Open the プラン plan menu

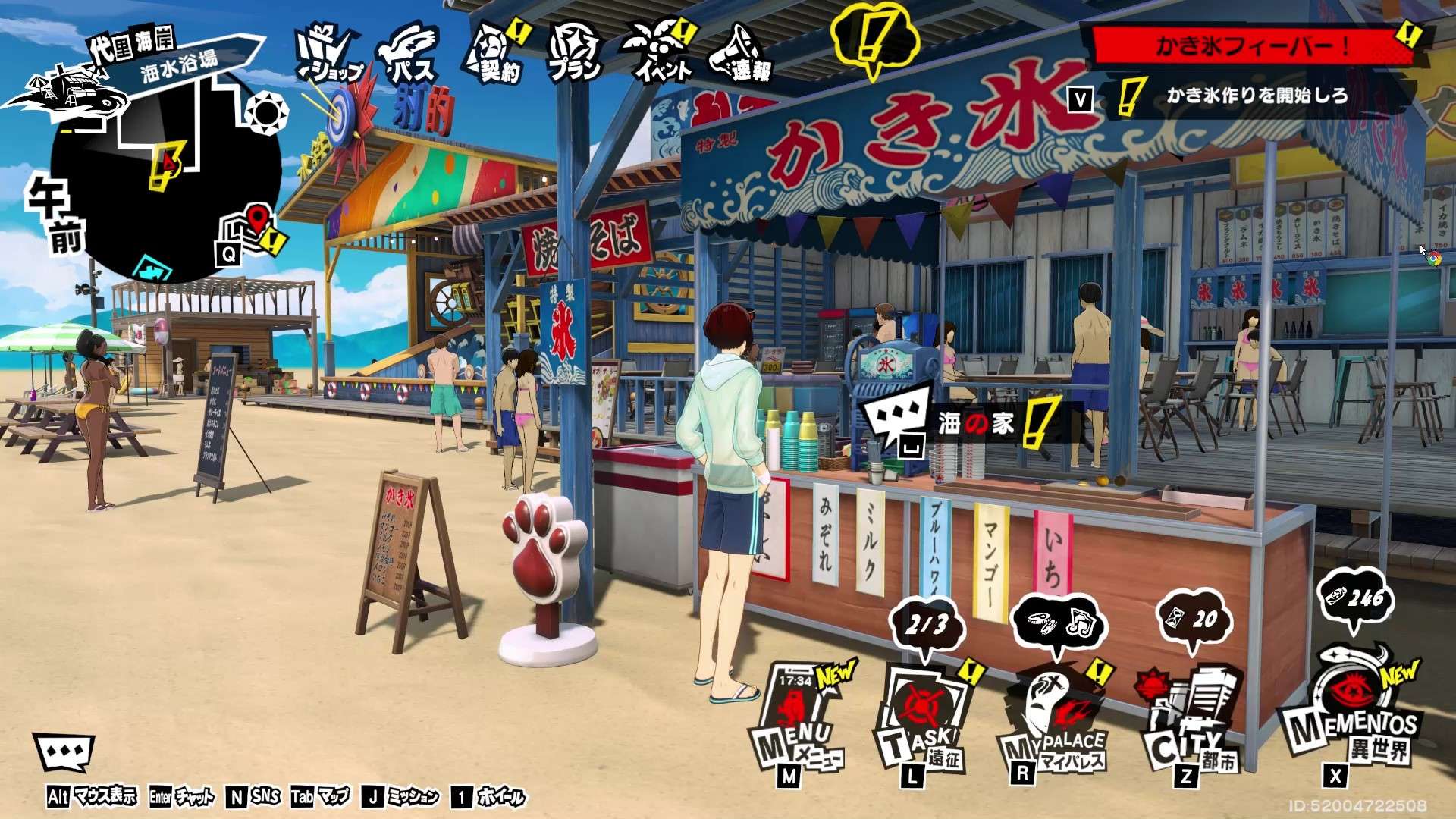[x=576, y=55]
